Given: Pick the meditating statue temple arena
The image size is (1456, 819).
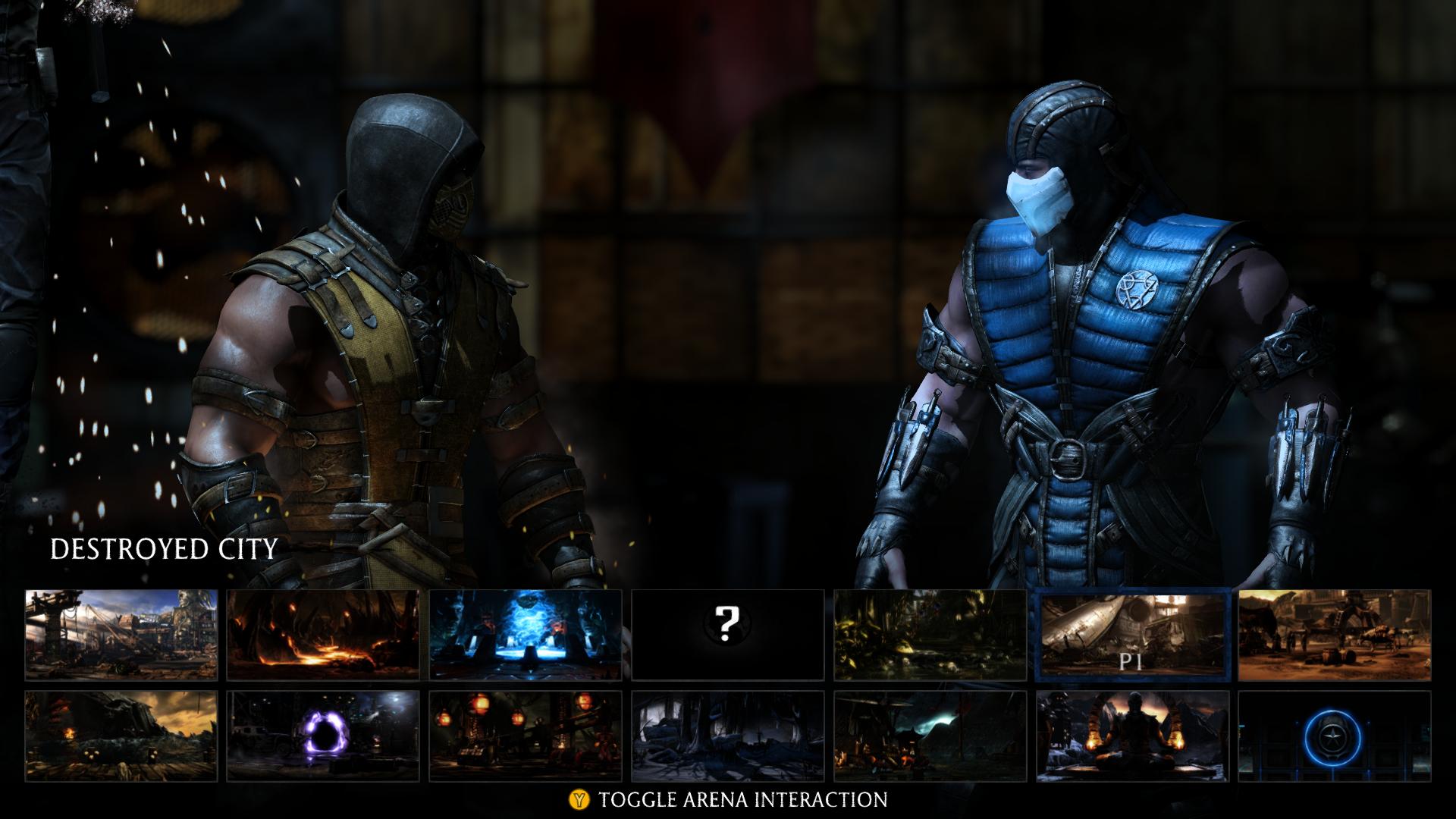Looking at the screenshot, I should pyautogui.click(x=1133, y=736).
